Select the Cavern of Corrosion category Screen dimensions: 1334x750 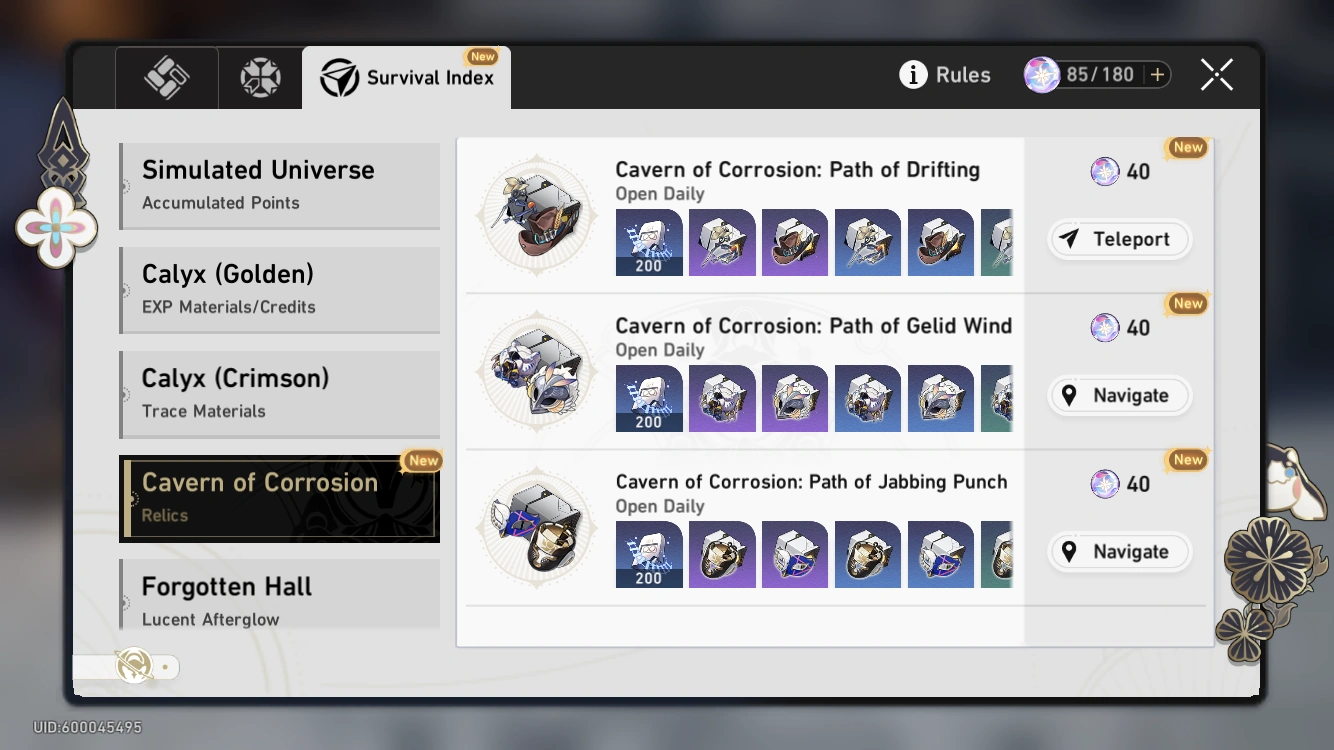pyautogui.click(x=279, y=497)
